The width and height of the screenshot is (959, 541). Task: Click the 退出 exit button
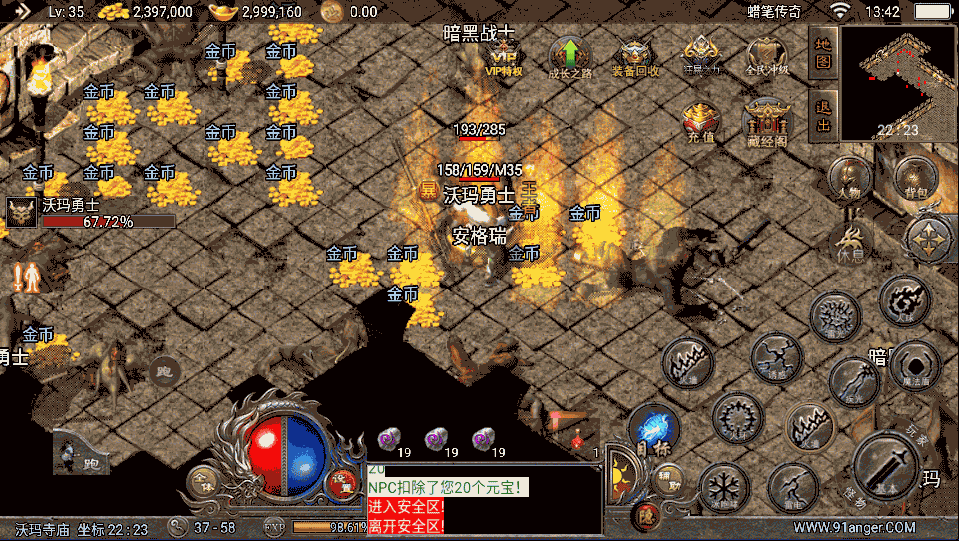click(823, 115)
